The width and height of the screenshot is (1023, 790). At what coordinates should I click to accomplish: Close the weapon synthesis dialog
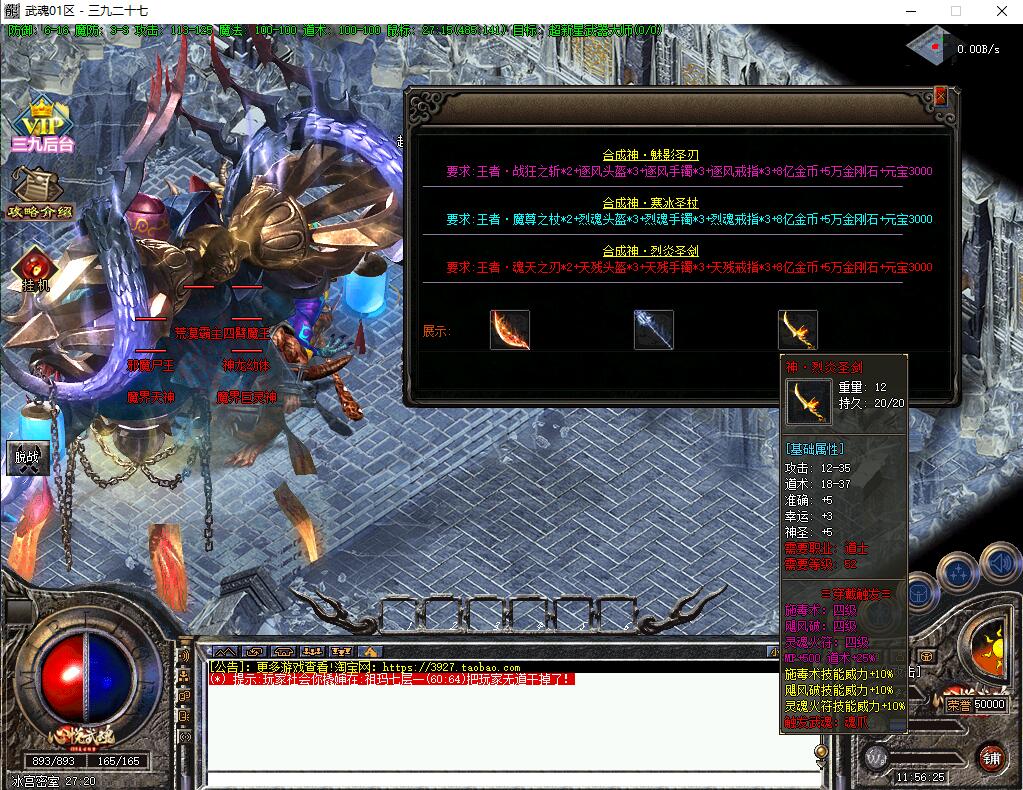940,97
